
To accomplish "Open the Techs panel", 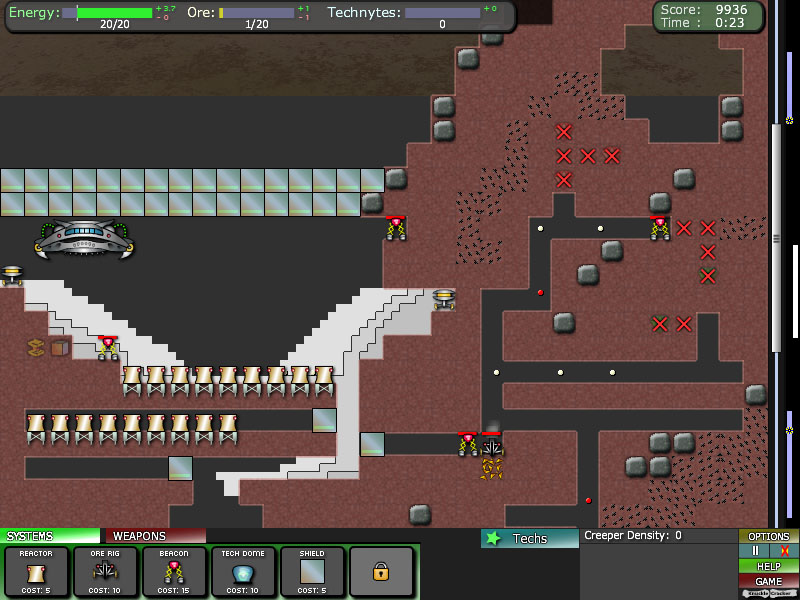I will [x=529, y=538].
